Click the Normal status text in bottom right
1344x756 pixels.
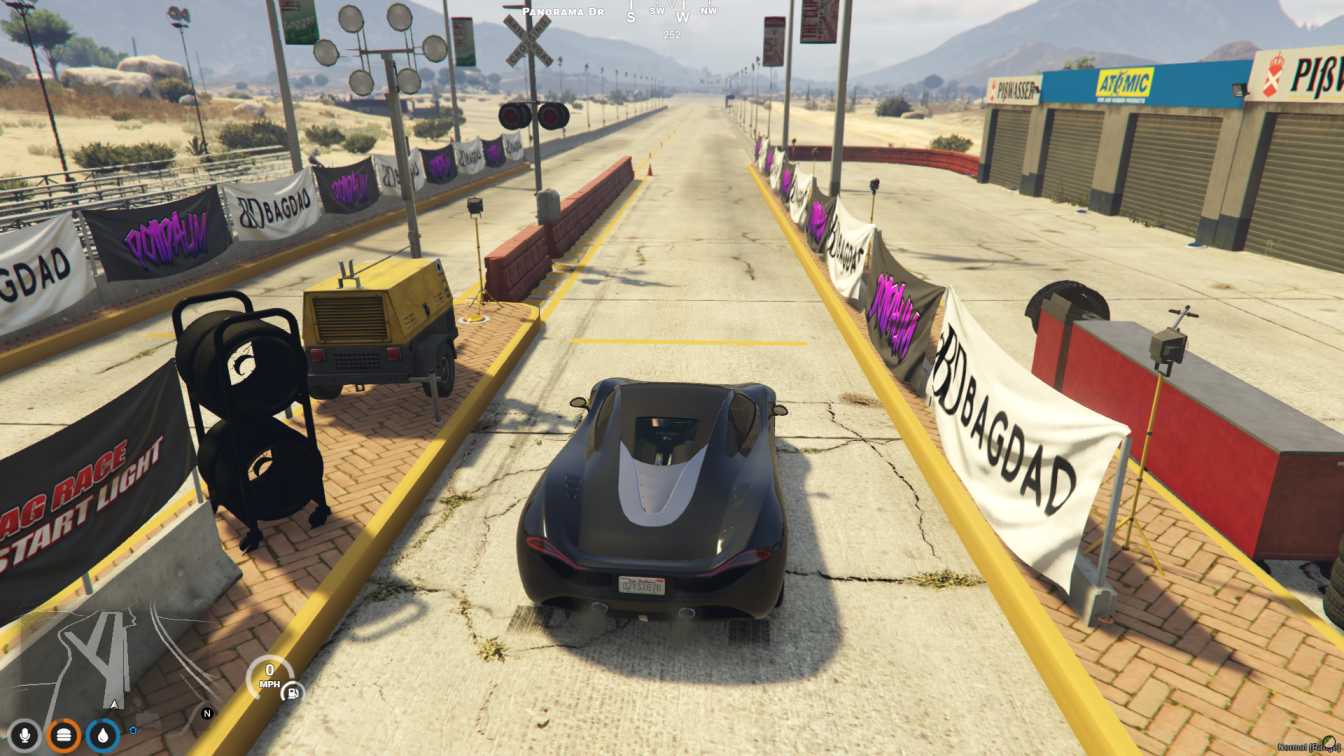(x=1291, y=747)
